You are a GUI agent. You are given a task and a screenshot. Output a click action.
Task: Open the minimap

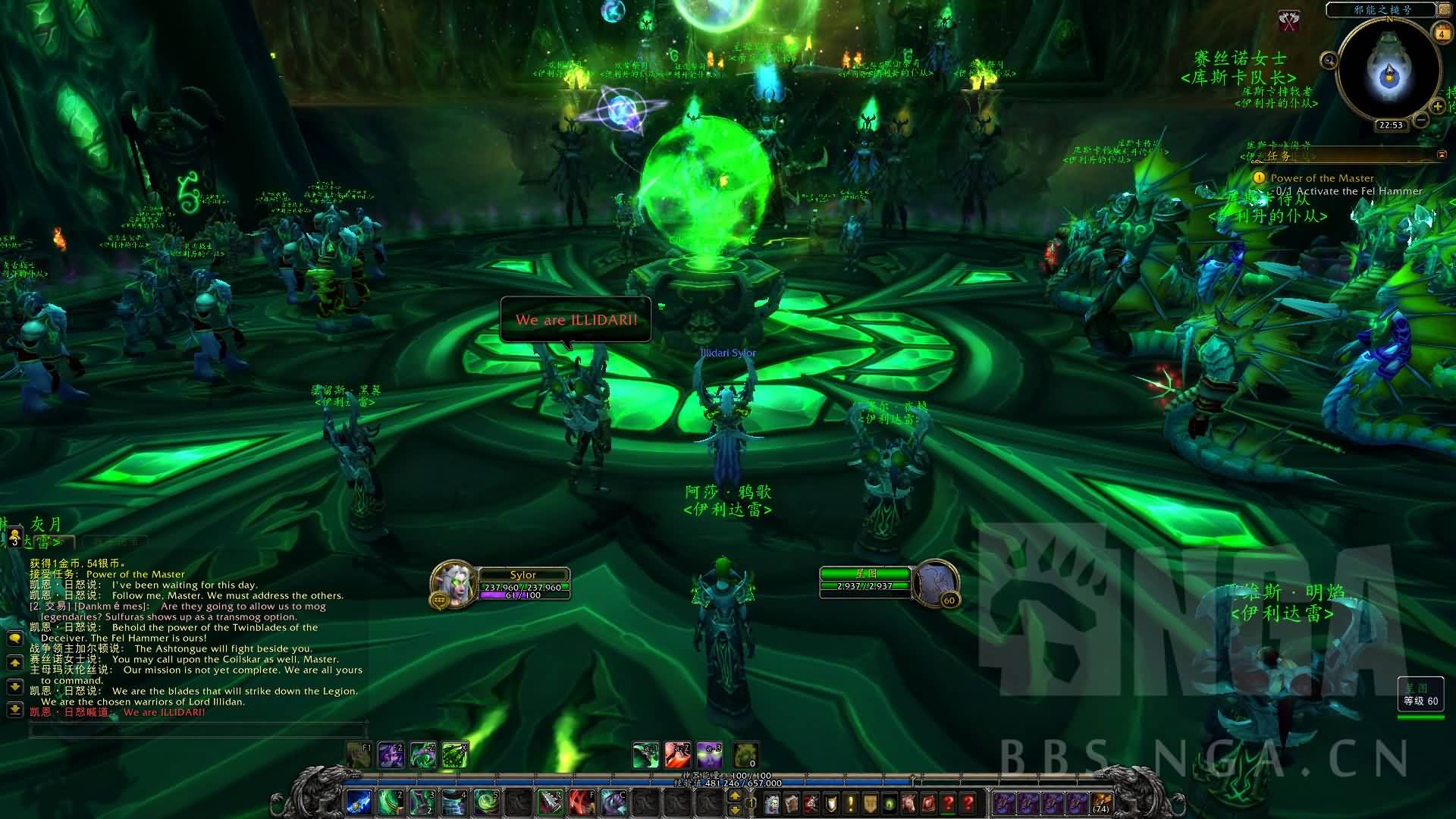(x=1389, y=70)
